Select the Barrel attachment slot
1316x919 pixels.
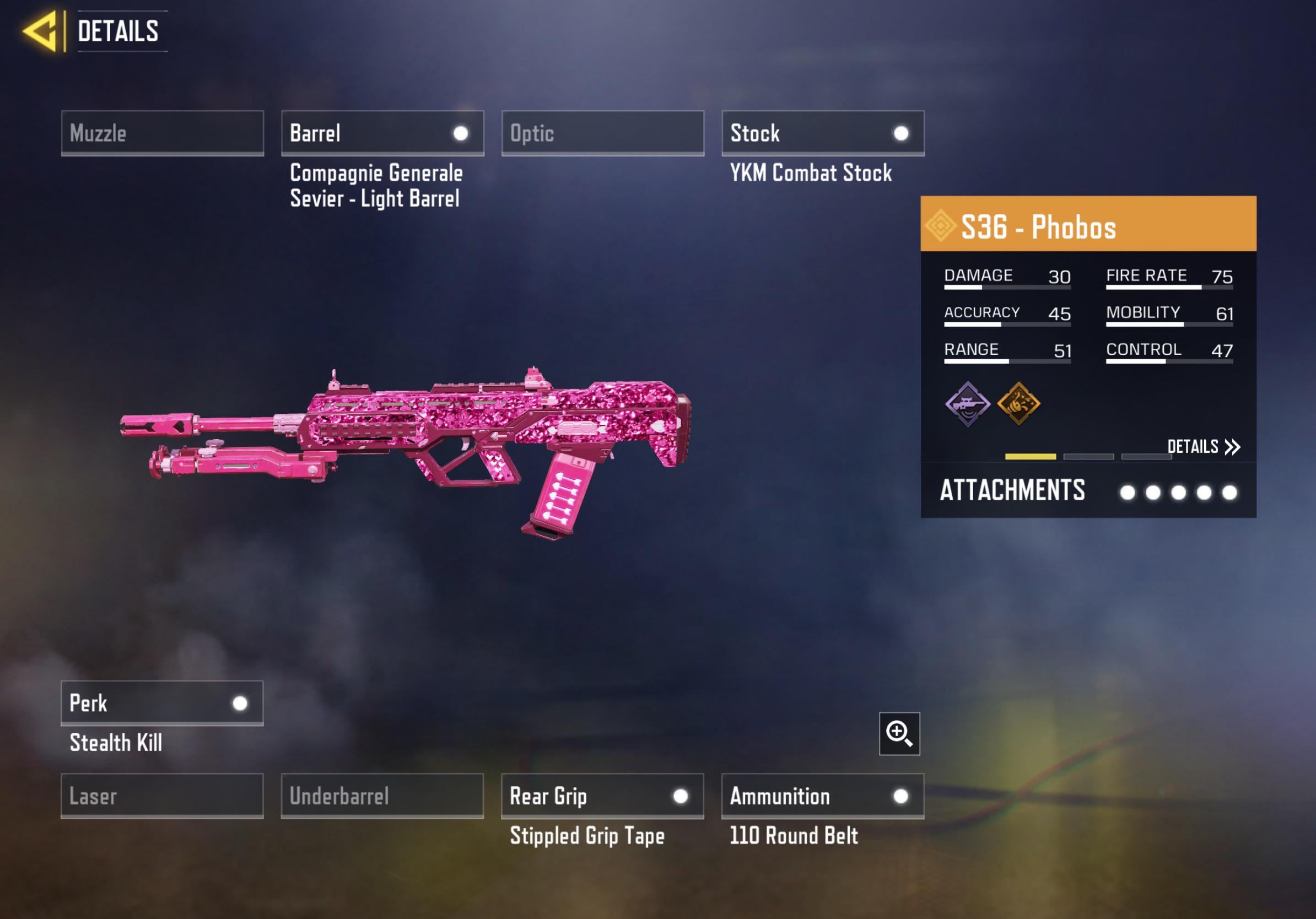coord(382,133)
